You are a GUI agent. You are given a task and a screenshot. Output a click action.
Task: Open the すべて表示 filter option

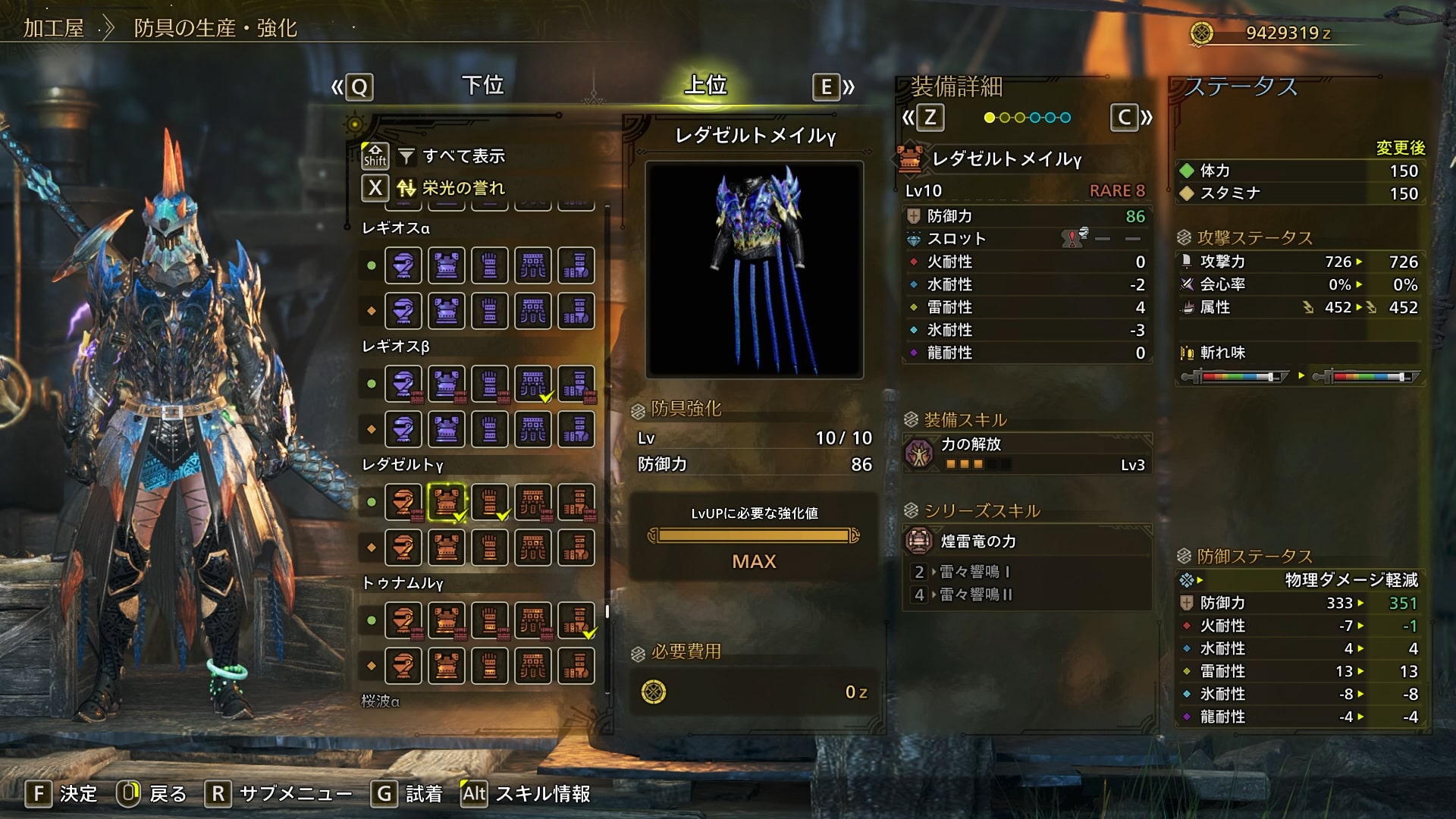coord(463,156)
